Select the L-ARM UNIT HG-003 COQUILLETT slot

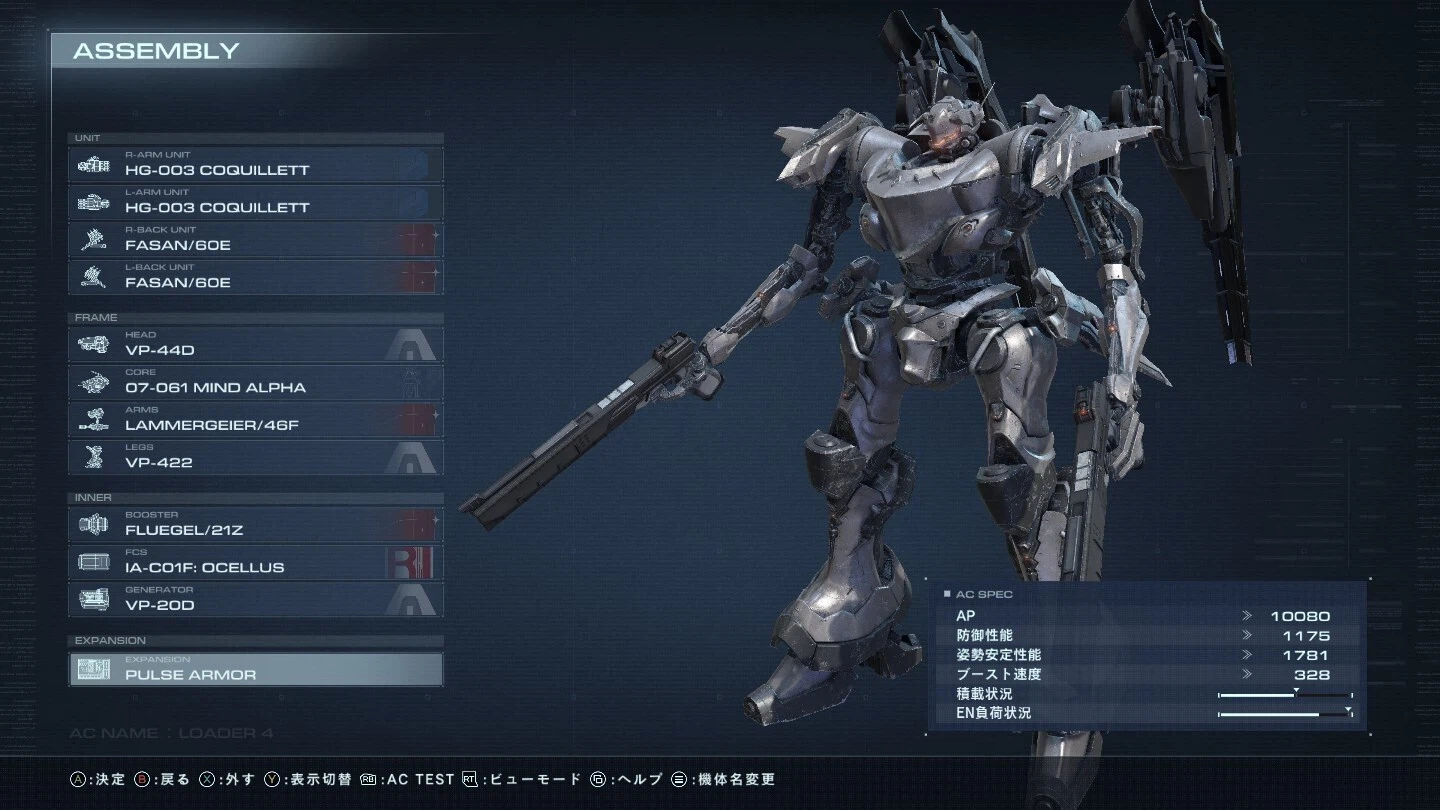[x=255, y=201]
